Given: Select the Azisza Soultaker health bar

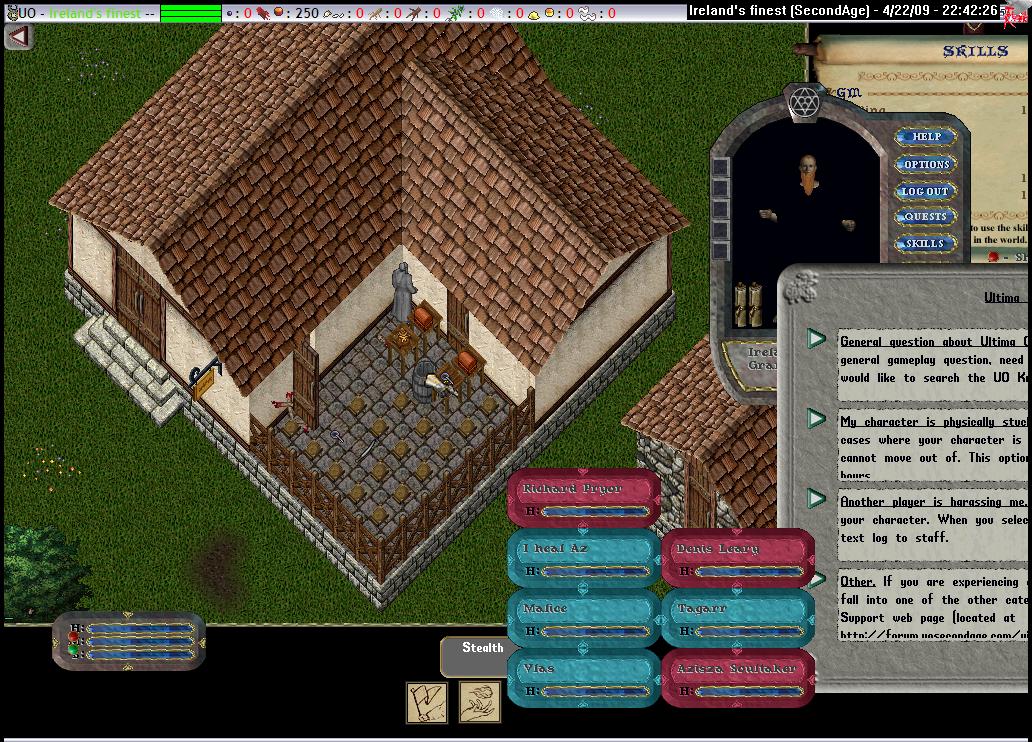Looking at the screenshot, I should point(738,679).
